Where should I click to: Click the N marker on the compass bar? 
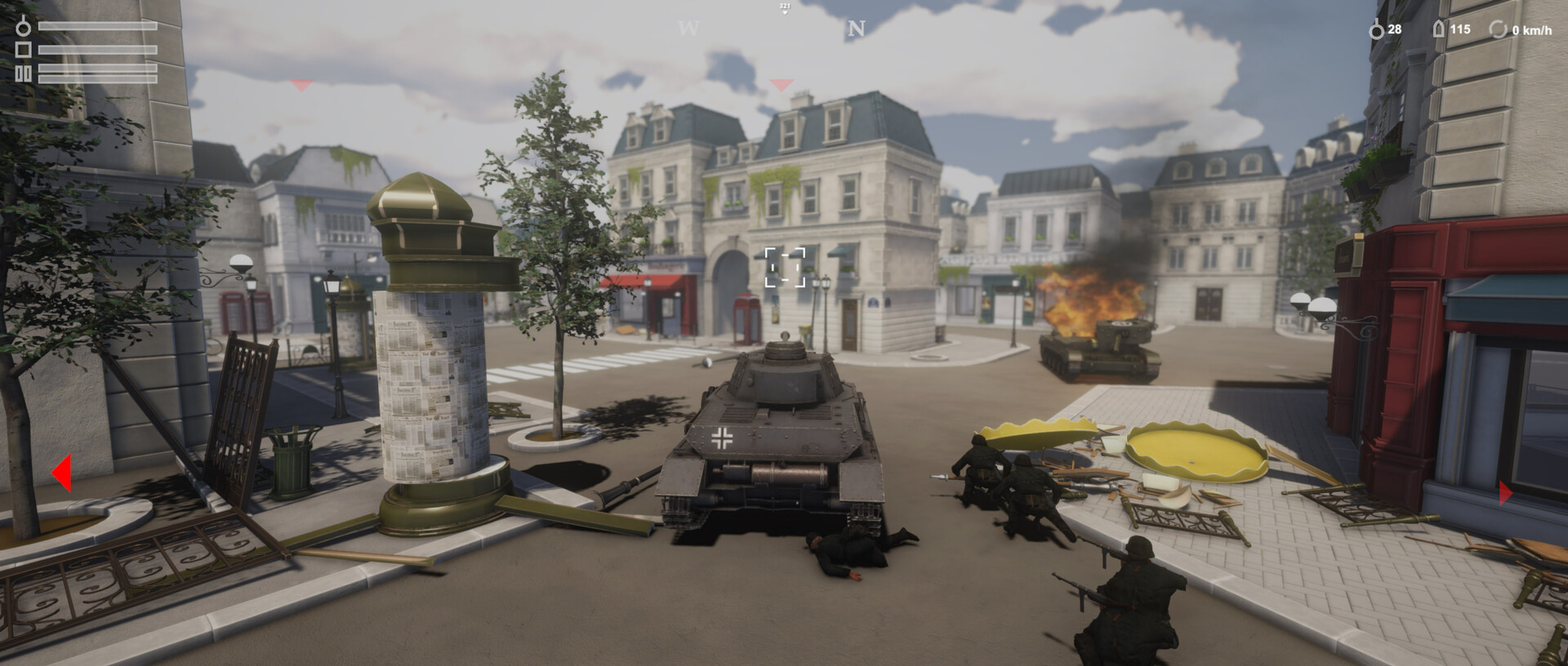854,29
